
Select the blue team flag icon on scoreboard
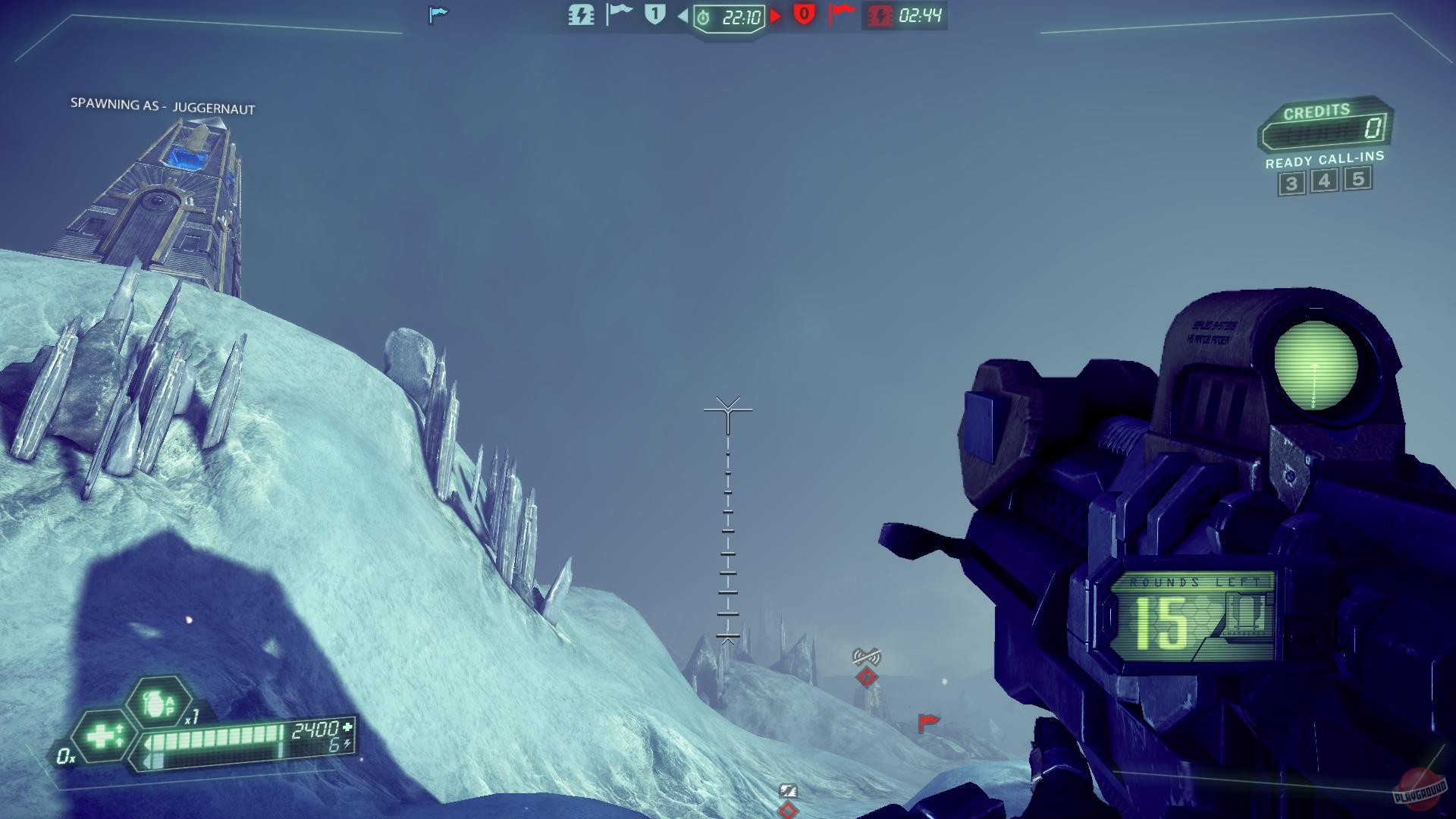tap(620, 15)
